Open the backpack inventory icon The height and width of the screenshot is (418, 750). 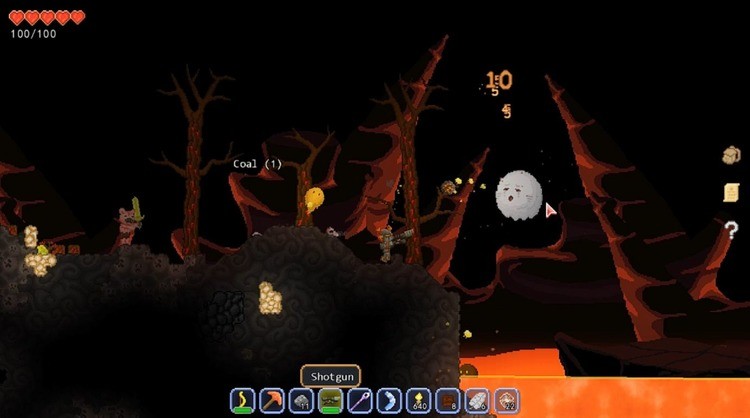(731, 155)
